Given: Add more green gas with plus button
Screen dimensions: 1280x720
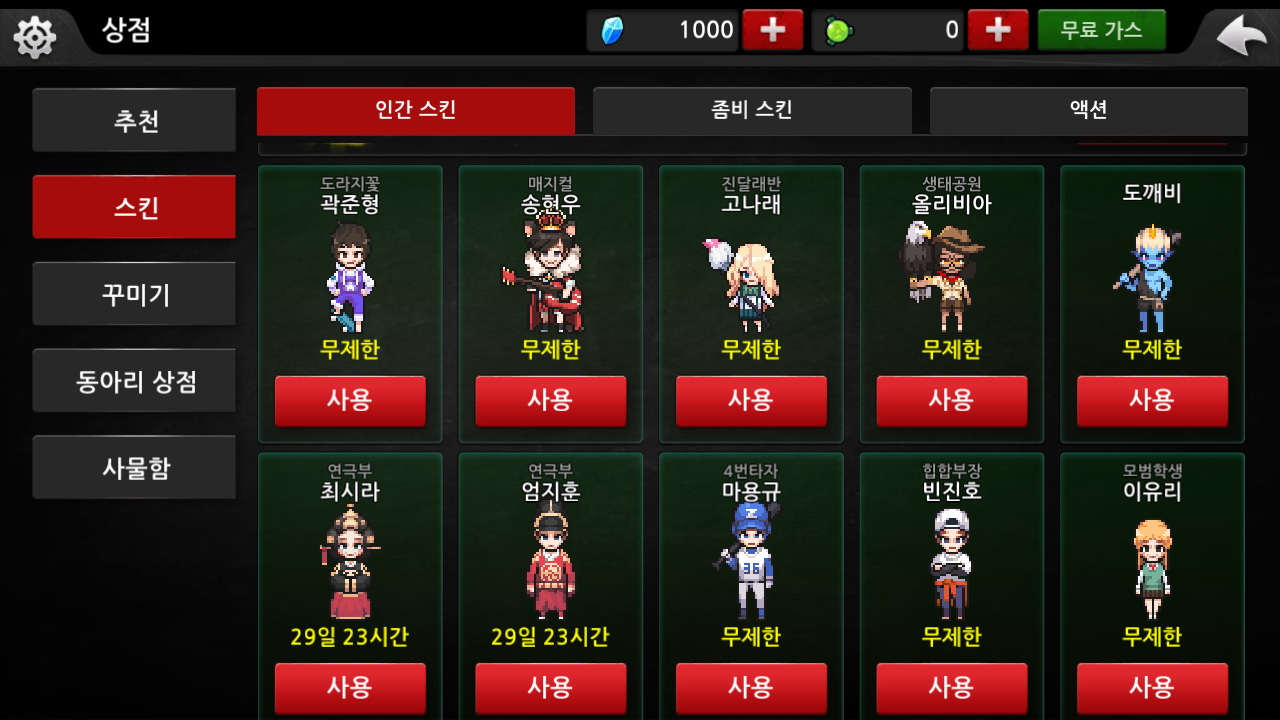Looking at the screenshot, I should click(998, 30).
